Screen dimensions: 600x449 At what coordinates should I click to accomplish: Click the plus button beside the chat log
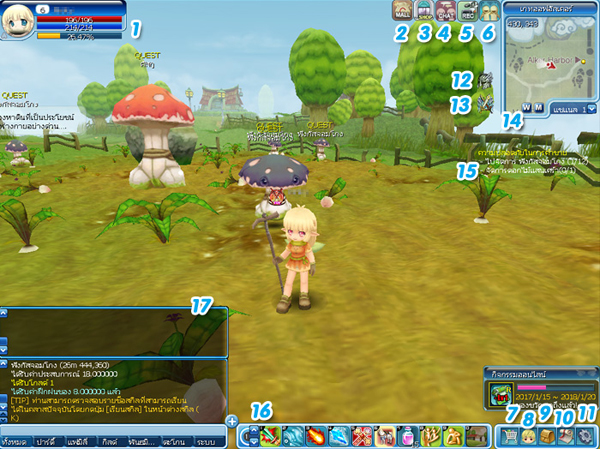click(232, 421)
